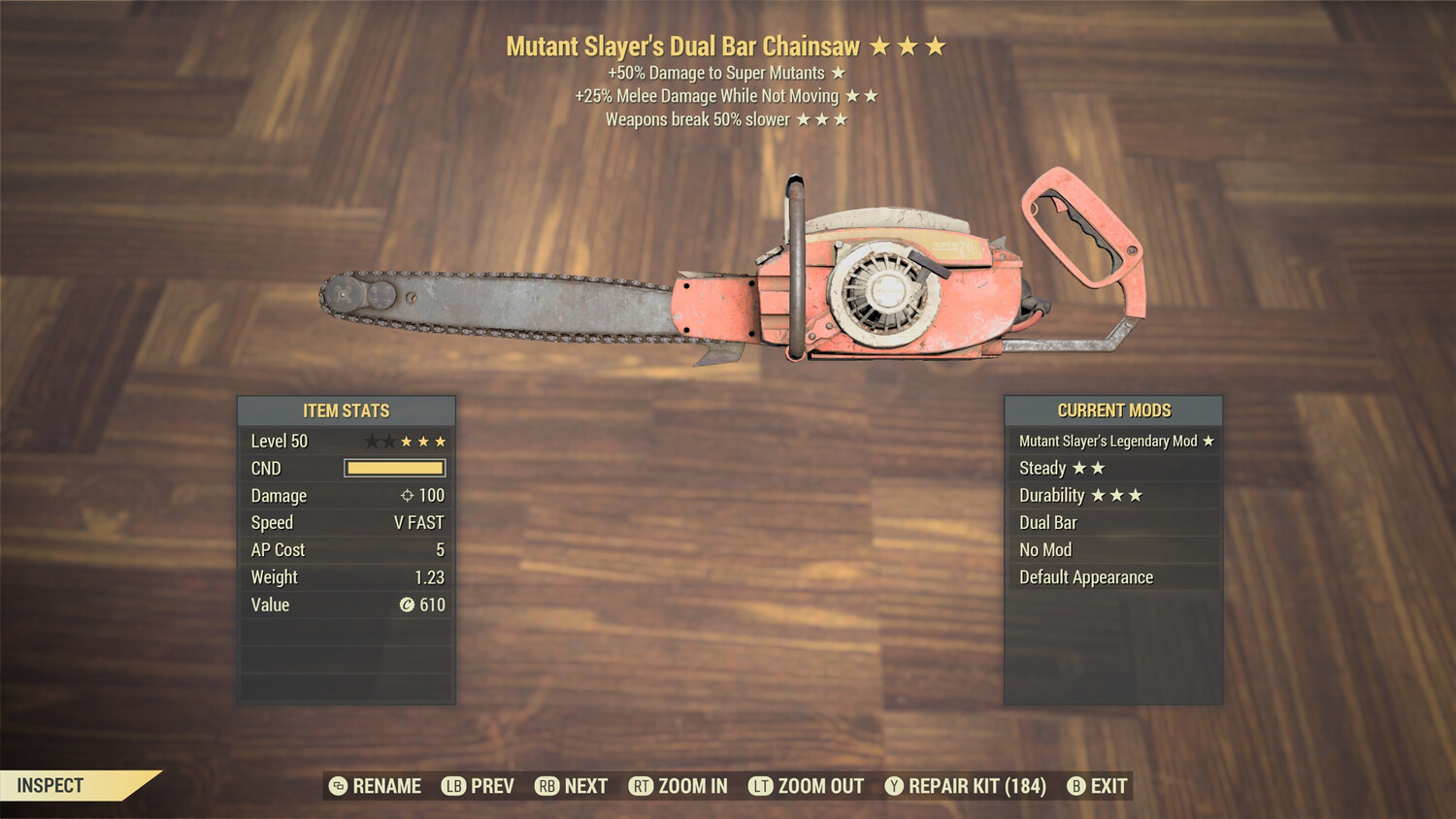Go to the previous item with Prev
This screenshot has width=1456, height=819.
479,786
